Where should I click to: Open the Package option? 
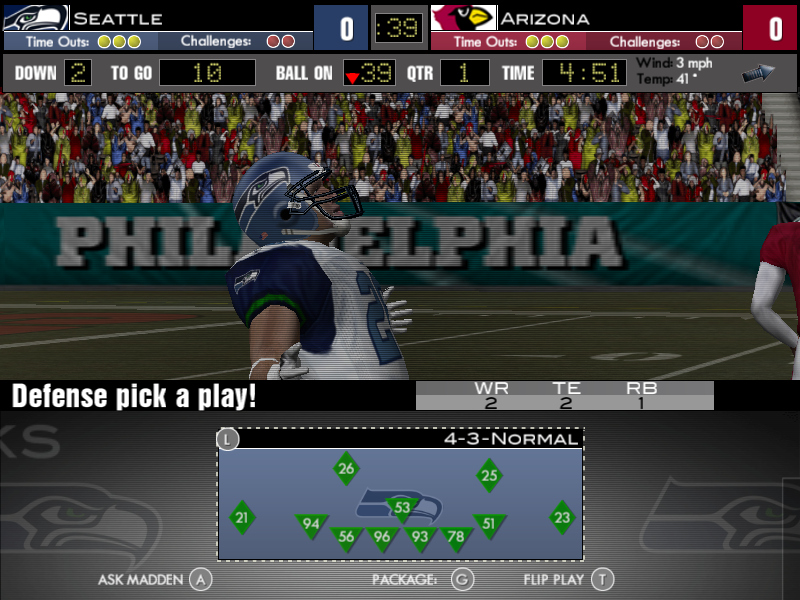click(421, 579)
